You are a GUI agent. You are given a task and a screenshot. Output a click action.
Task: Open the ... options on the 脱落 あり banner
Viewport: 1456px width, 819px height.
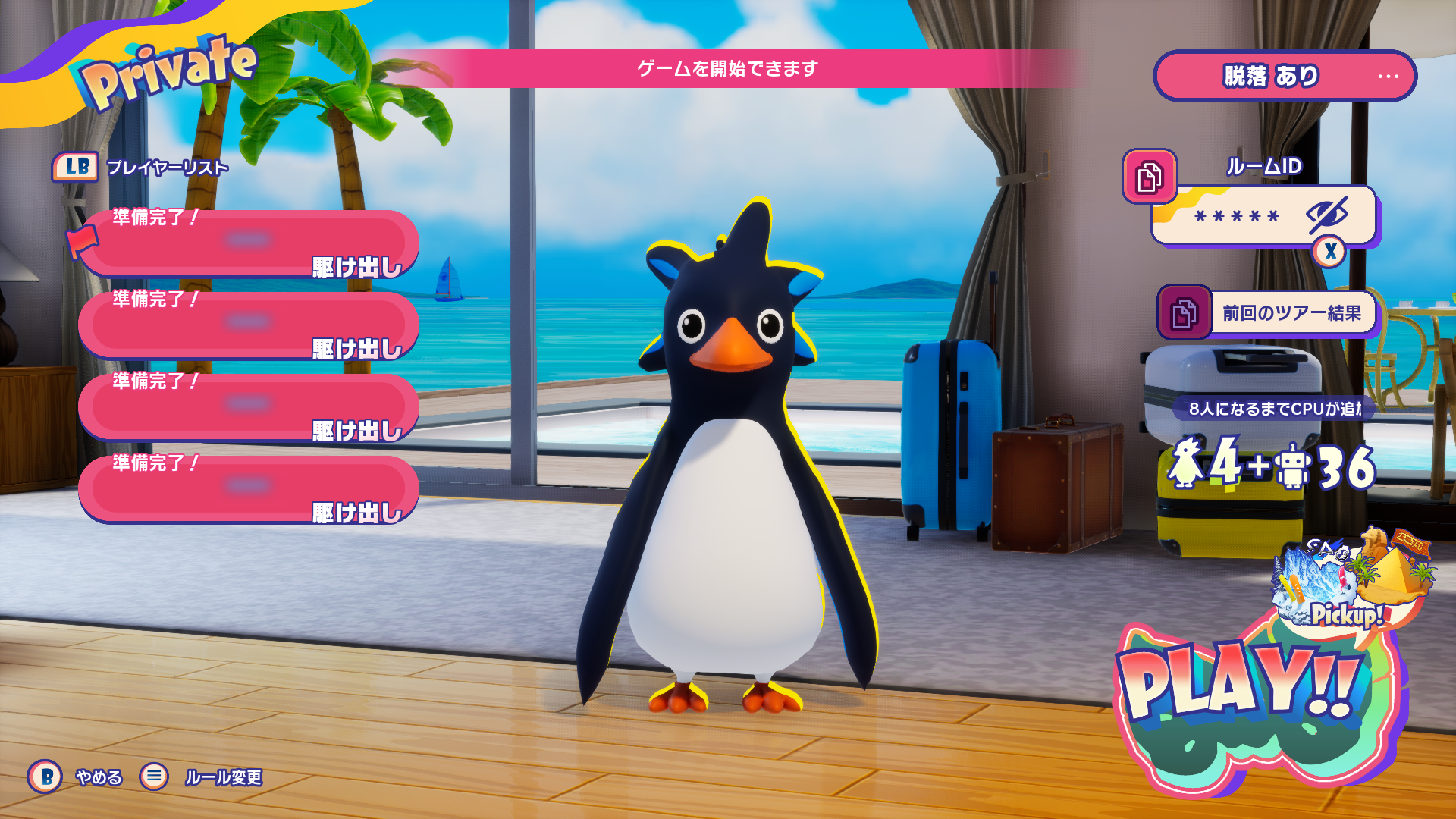click(1389, 75)
